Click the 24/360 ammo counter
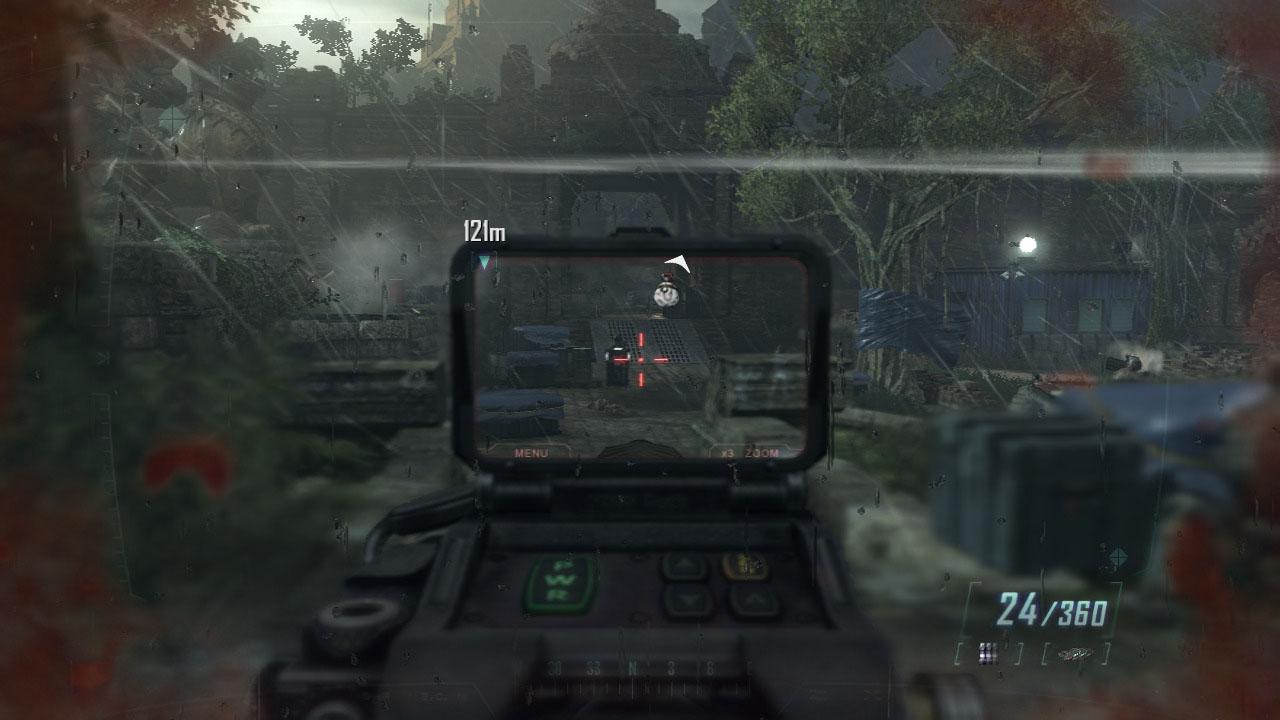 [x=1056, y=607]
